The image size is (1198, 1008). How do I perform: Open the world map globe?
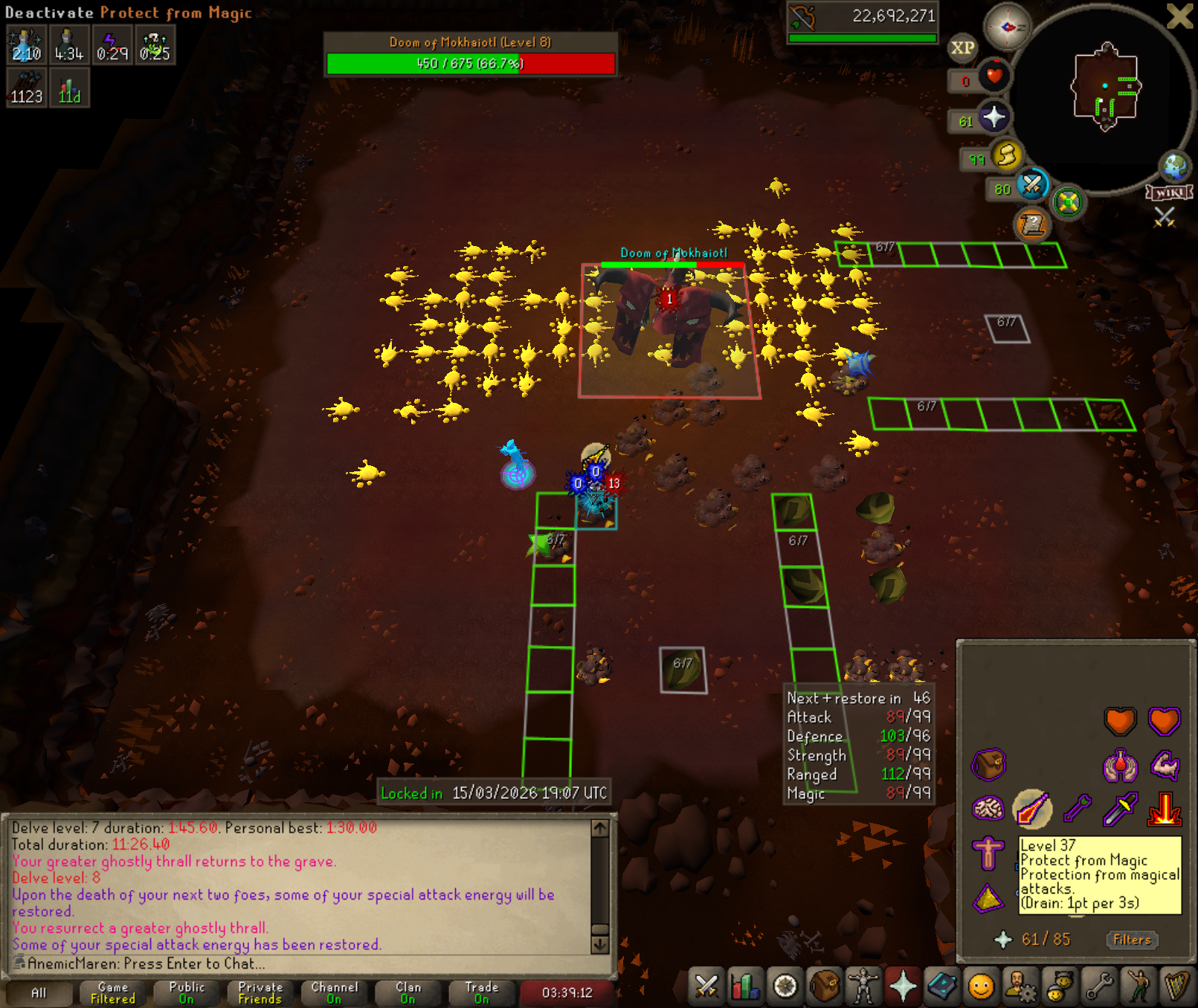[1175, 167]
